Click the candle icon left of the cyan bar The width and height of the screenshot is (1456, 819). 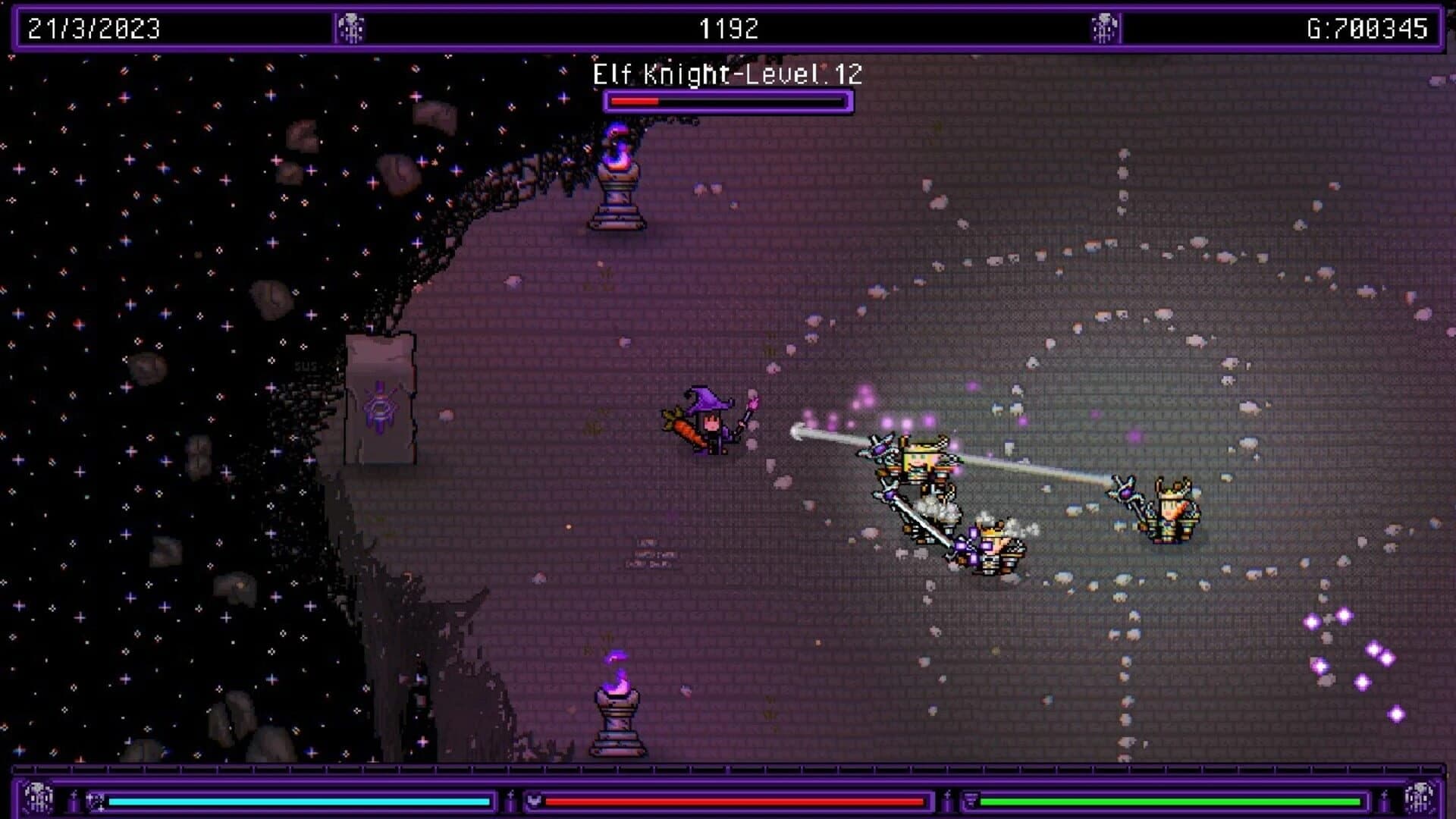(x=74, y=801)
